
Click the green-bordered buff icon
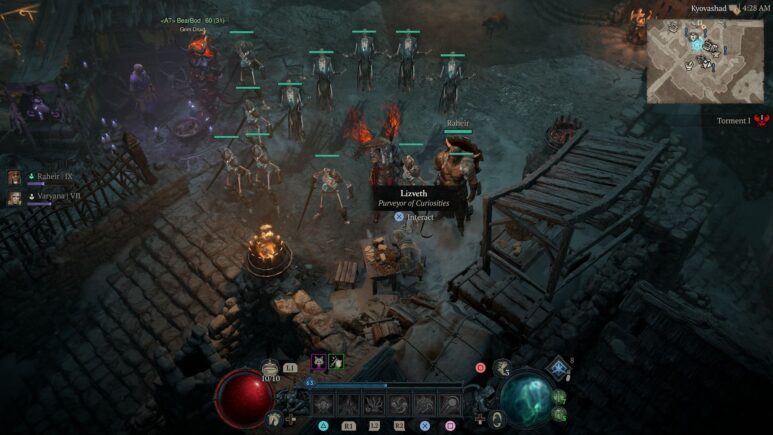336,362
